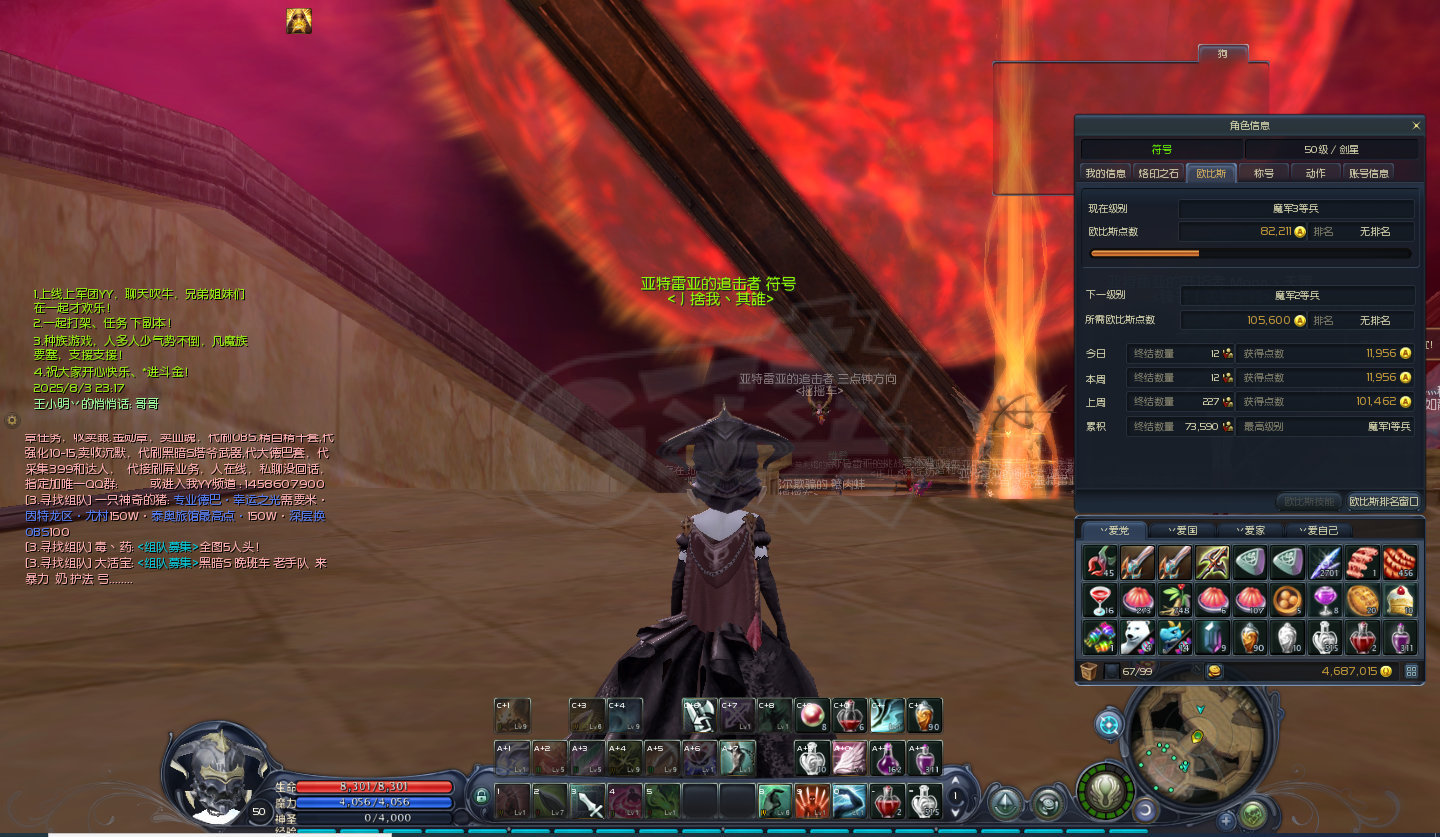Open the 爱家 inventory tab
This screenshot has width=1440, height=837.
(x=1249, y=530)
